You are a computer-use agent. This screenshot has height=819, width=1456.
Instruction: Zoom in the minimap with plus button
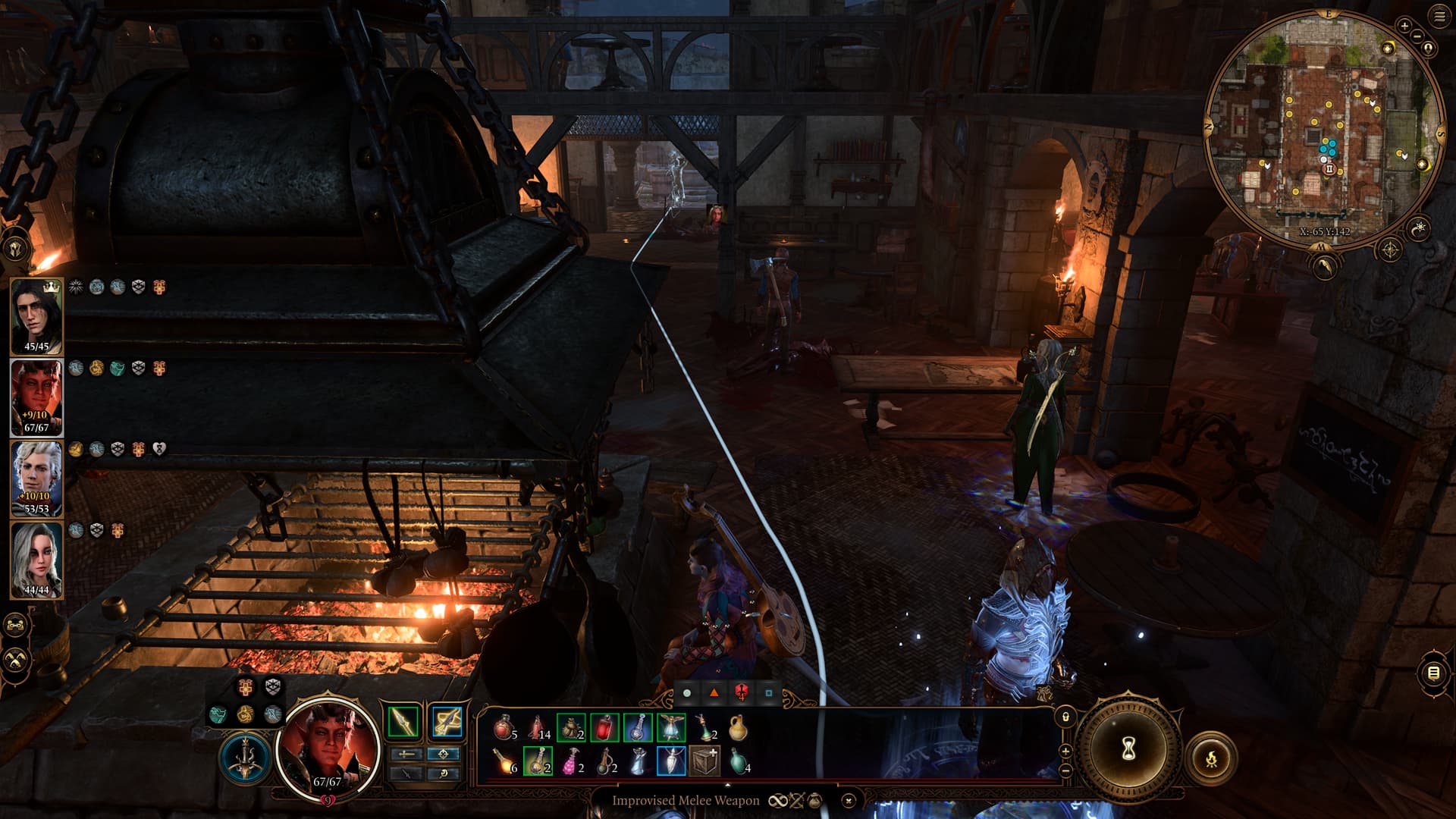[1404, 26]
